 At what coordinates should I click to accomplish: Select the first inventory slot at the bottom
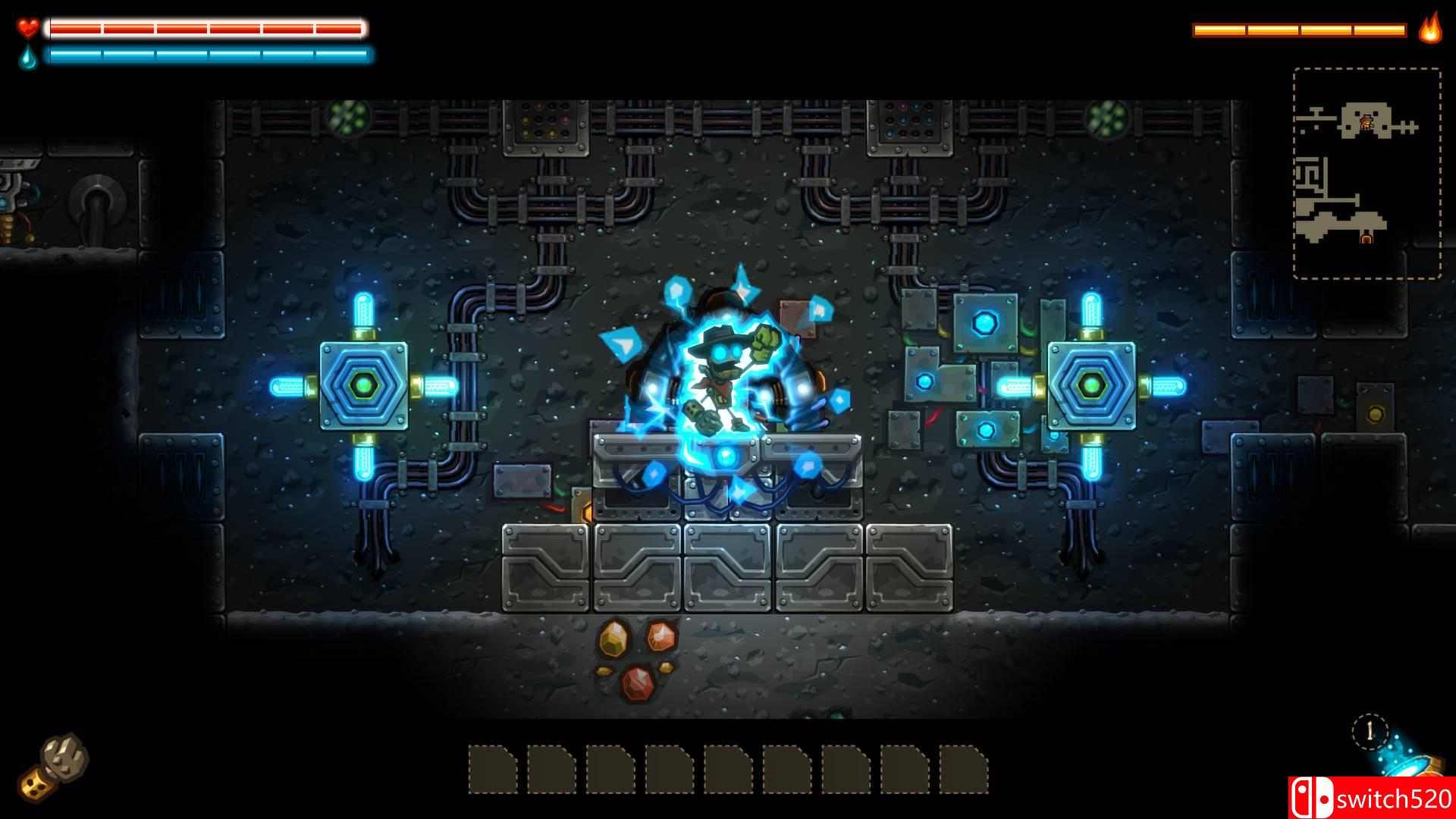[491, 769]
